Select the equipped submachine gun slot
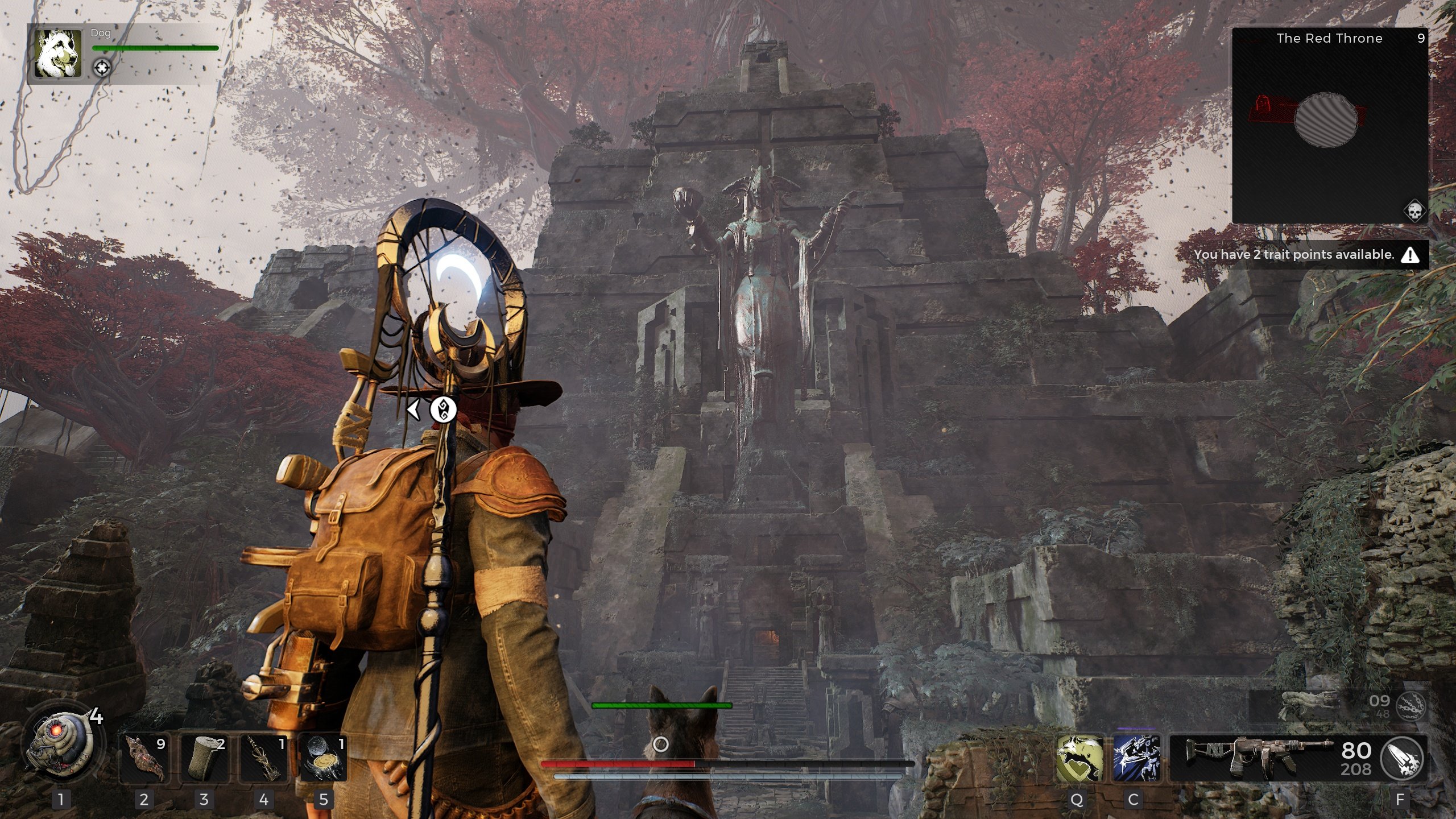This screenshot has width=1456, height=819. click(x=1260, y=758)
